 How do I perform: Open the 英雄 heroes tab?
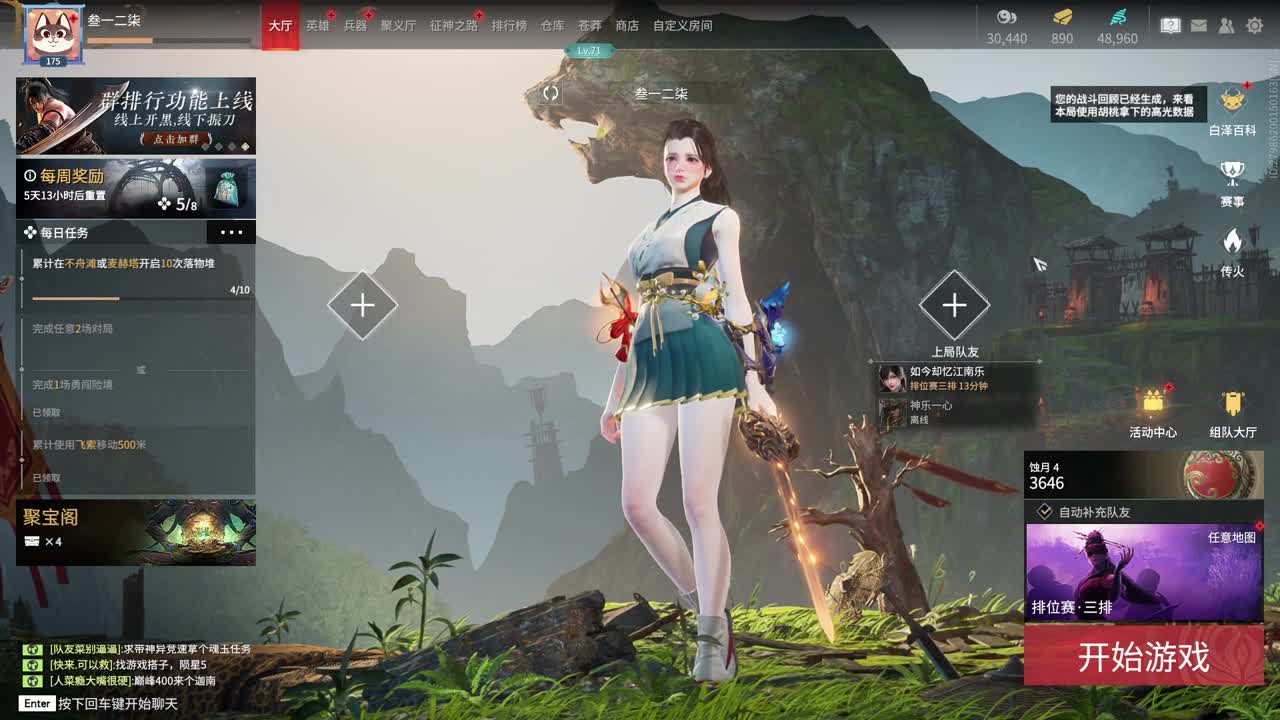[317, 25]
